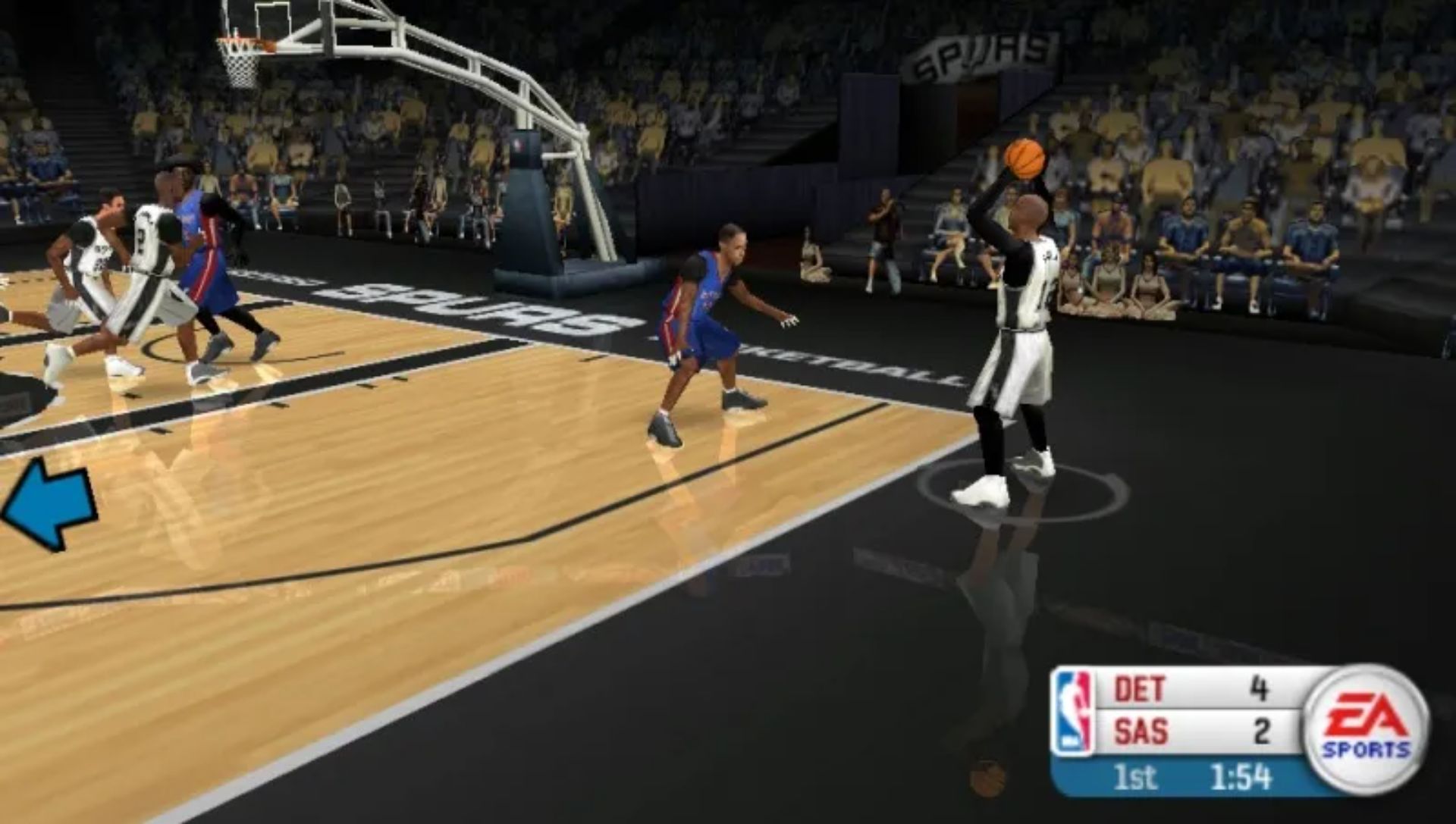Click the basketball held by the shooter
The height and width of the screenshot is (824, 1456).
pyautogui.click(x=1023, y=158)
